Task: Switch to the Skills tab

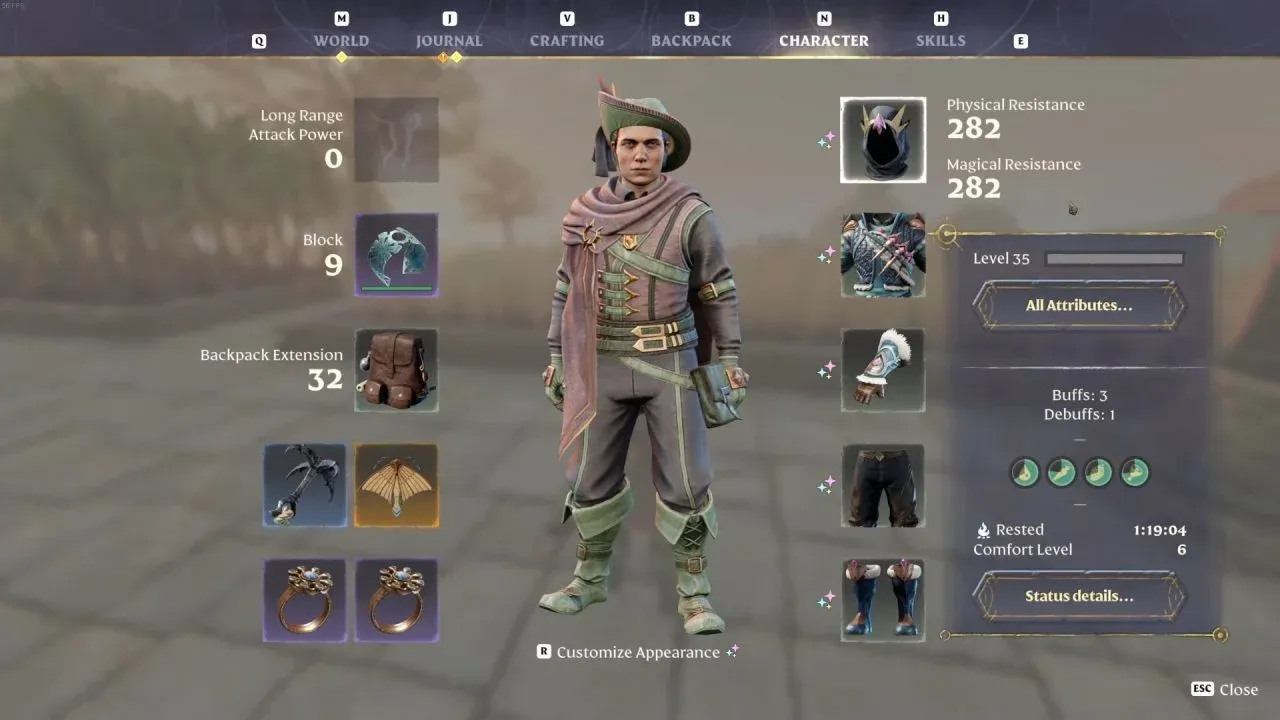Action: (x=940, y=41)
